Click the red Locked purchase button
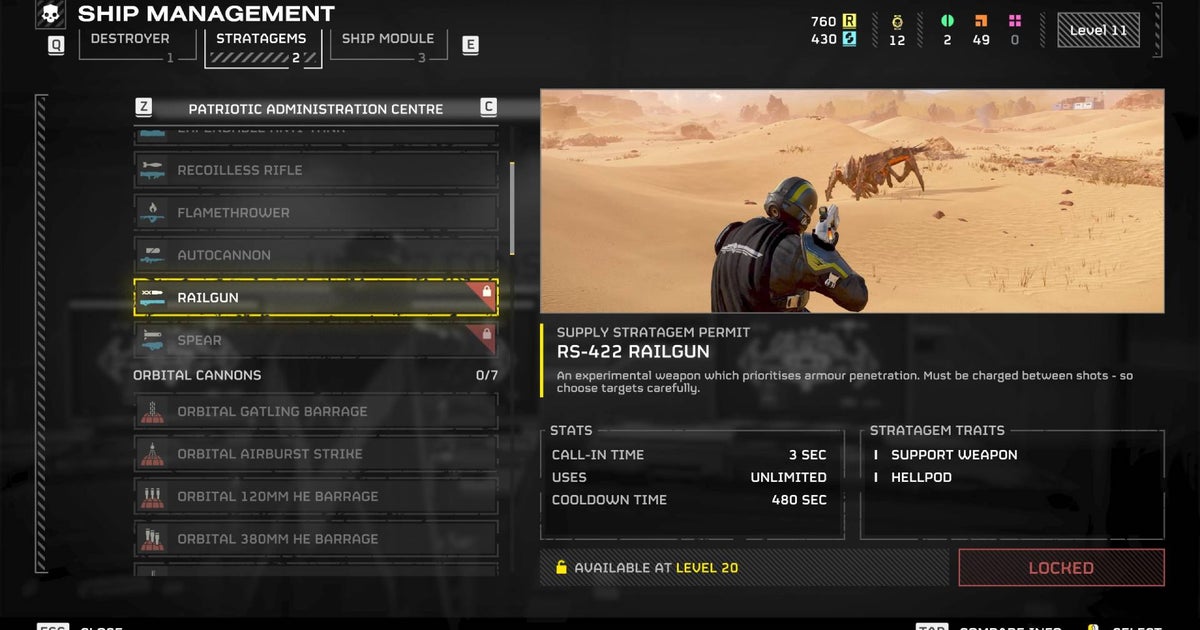Viewport: 1200px width, 630px height. pyautogui.click(x=1061, y=568)
